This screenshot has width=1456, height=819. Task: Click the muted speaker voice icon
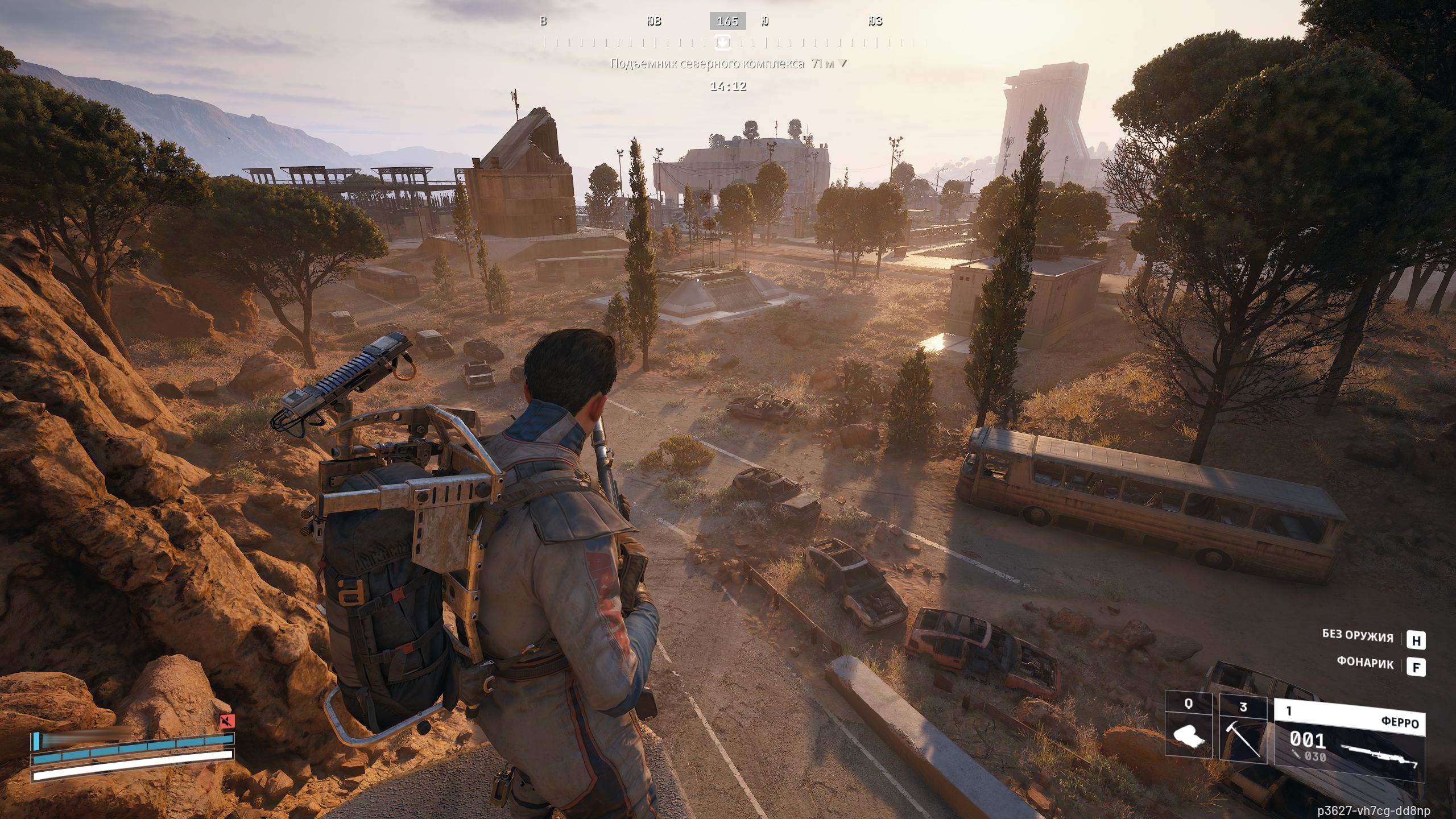pos(227,722)
